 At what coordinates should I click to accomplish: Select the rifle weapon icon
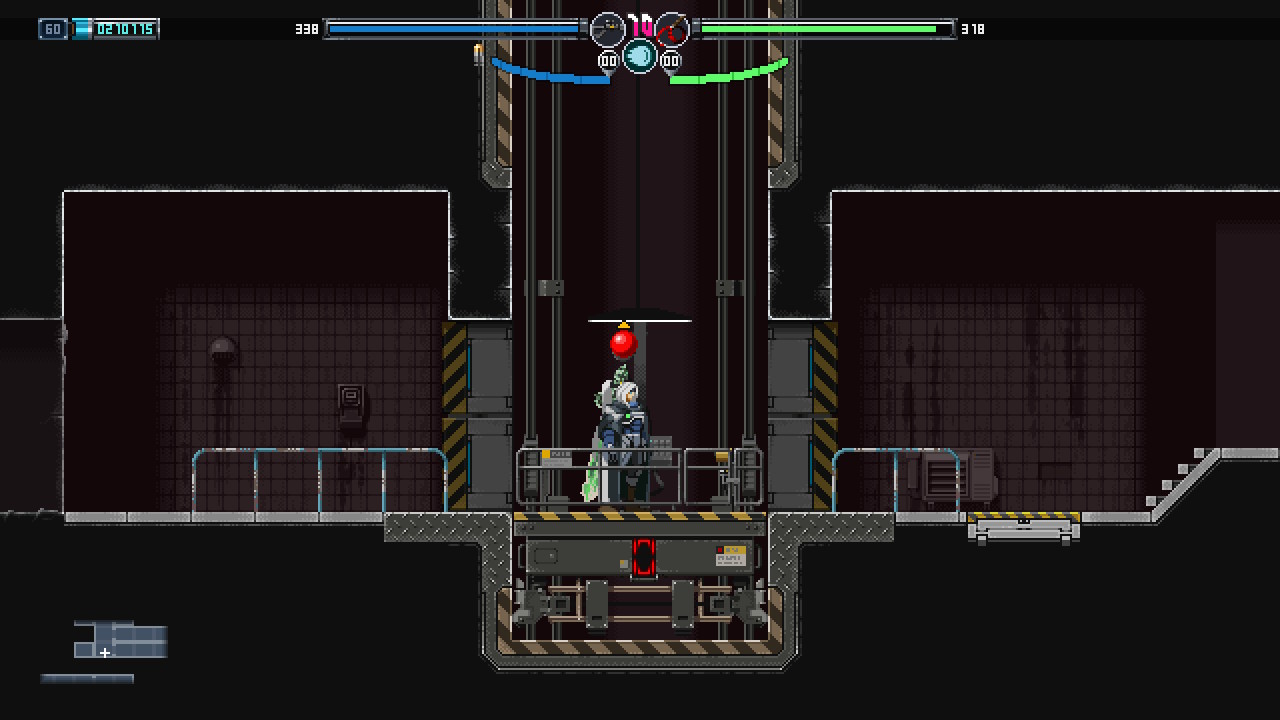(x=607, y=29)
